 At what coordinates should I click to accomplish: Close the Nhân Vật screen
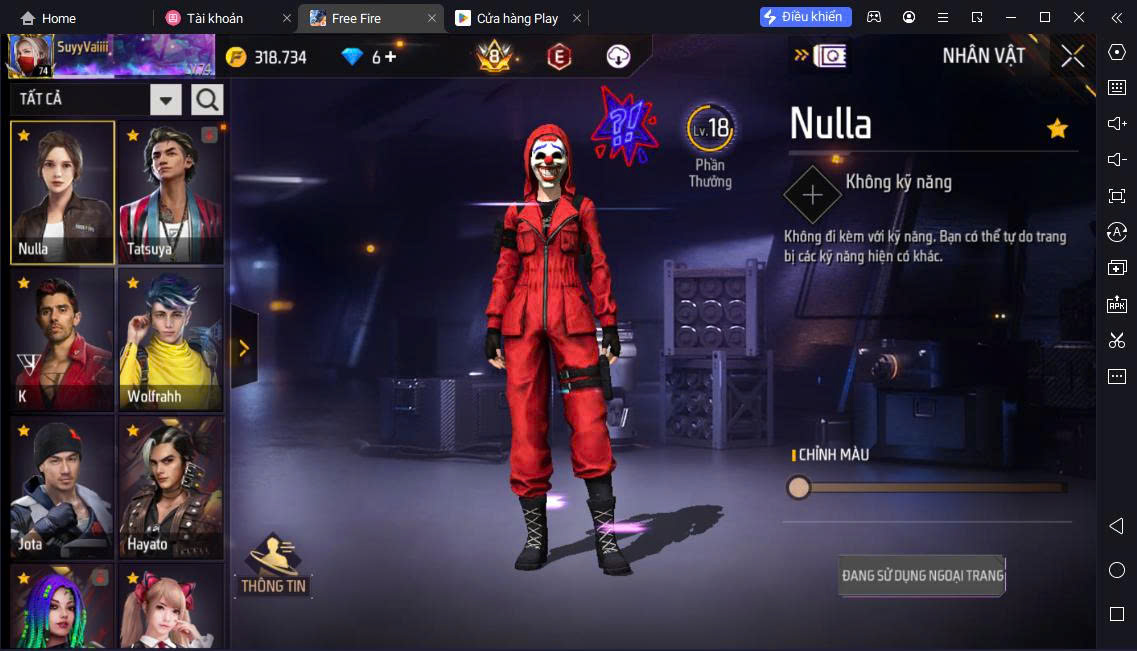coord(1072,56)
